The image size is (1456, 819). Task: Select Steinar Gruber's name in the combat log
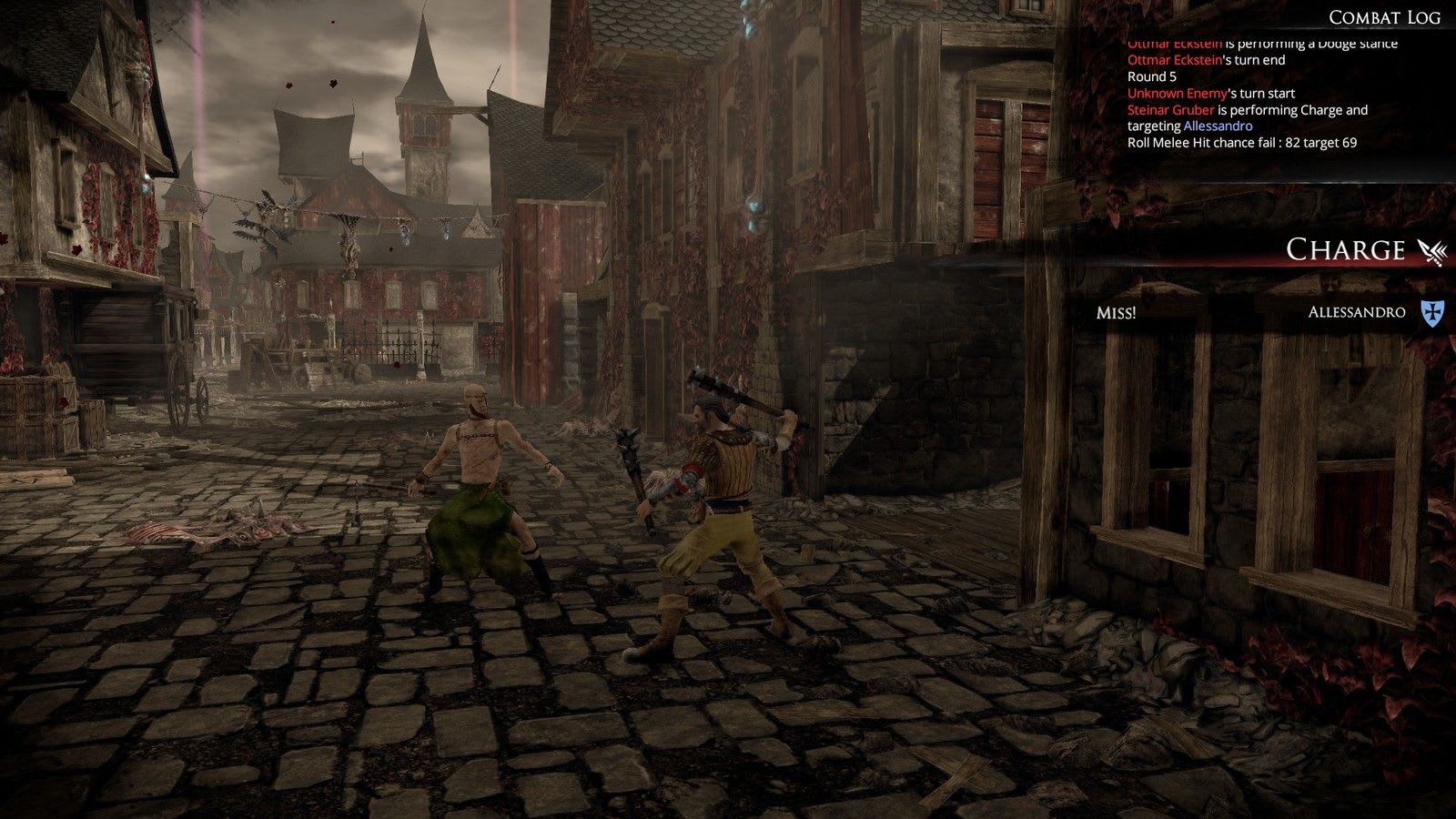tap(1170, 110)
